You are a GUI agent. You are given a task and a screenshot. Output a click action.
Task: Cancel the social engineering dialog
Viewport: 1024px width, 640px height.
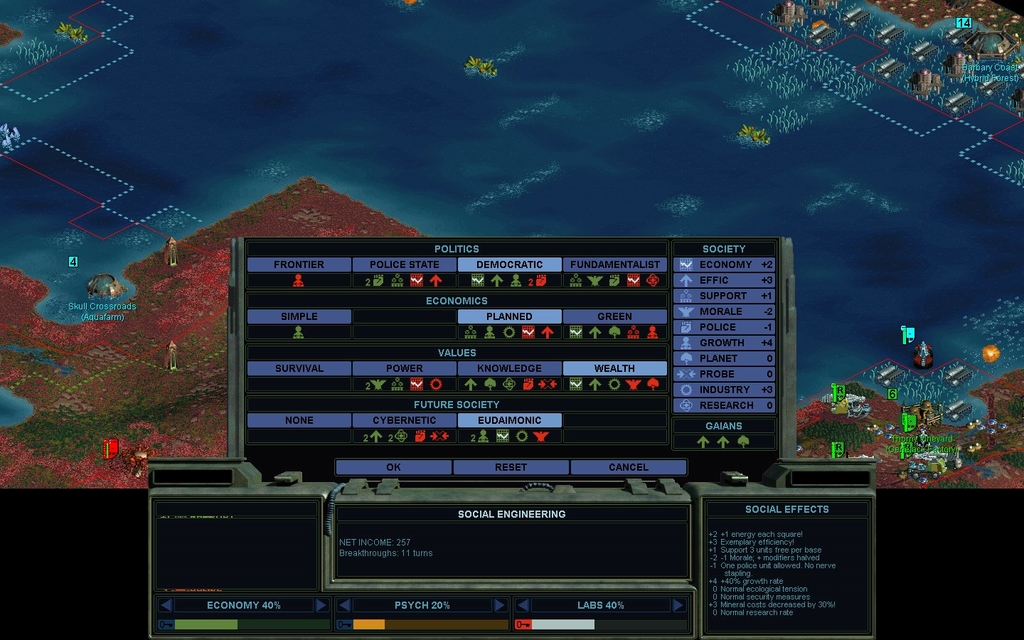(628, 467)
